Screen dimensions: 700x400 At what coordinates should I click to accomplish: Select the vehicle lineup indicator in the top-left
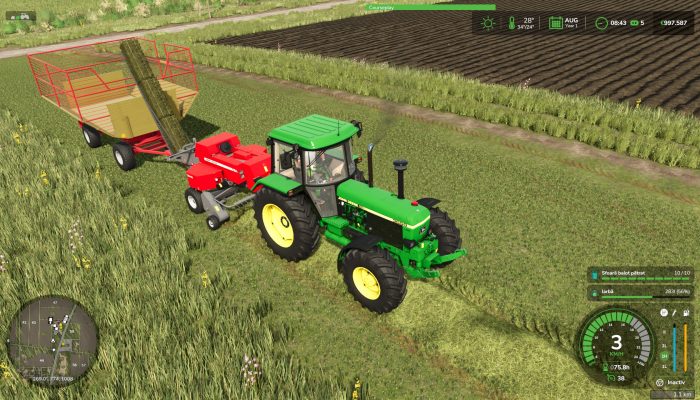point(20,15)
